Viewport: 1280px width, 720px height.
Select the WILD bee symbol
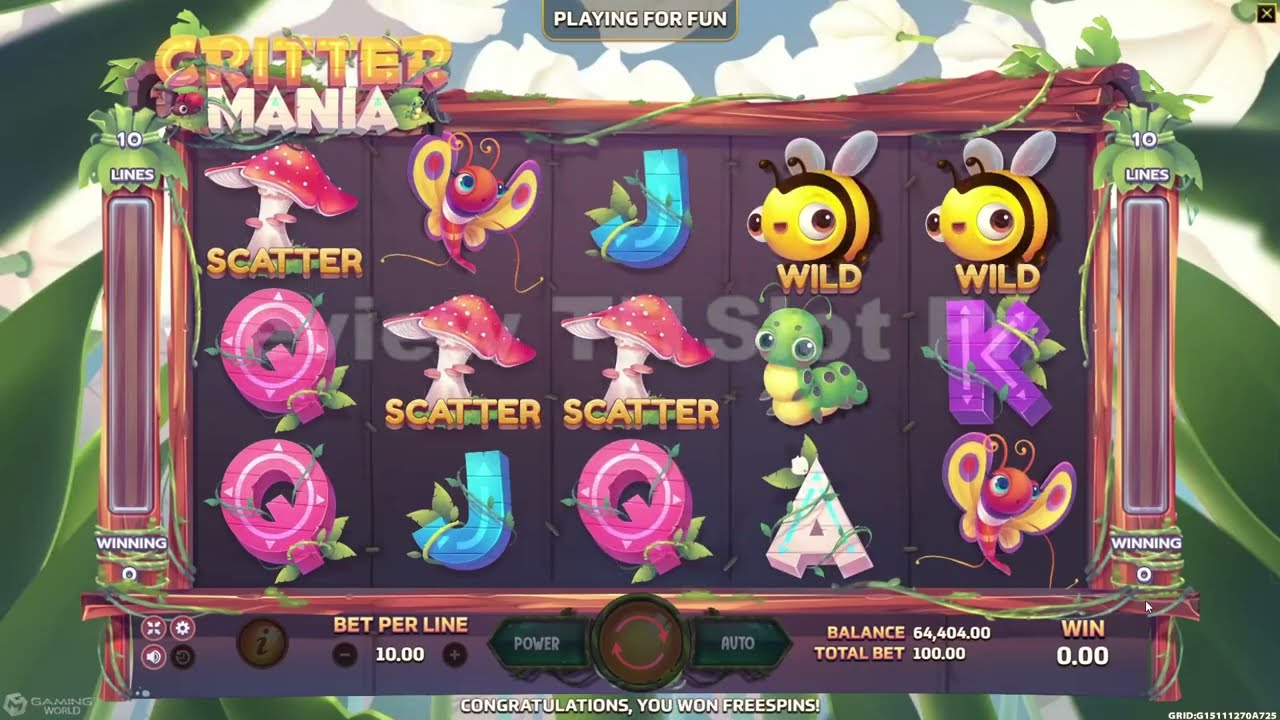coord(812,215)
